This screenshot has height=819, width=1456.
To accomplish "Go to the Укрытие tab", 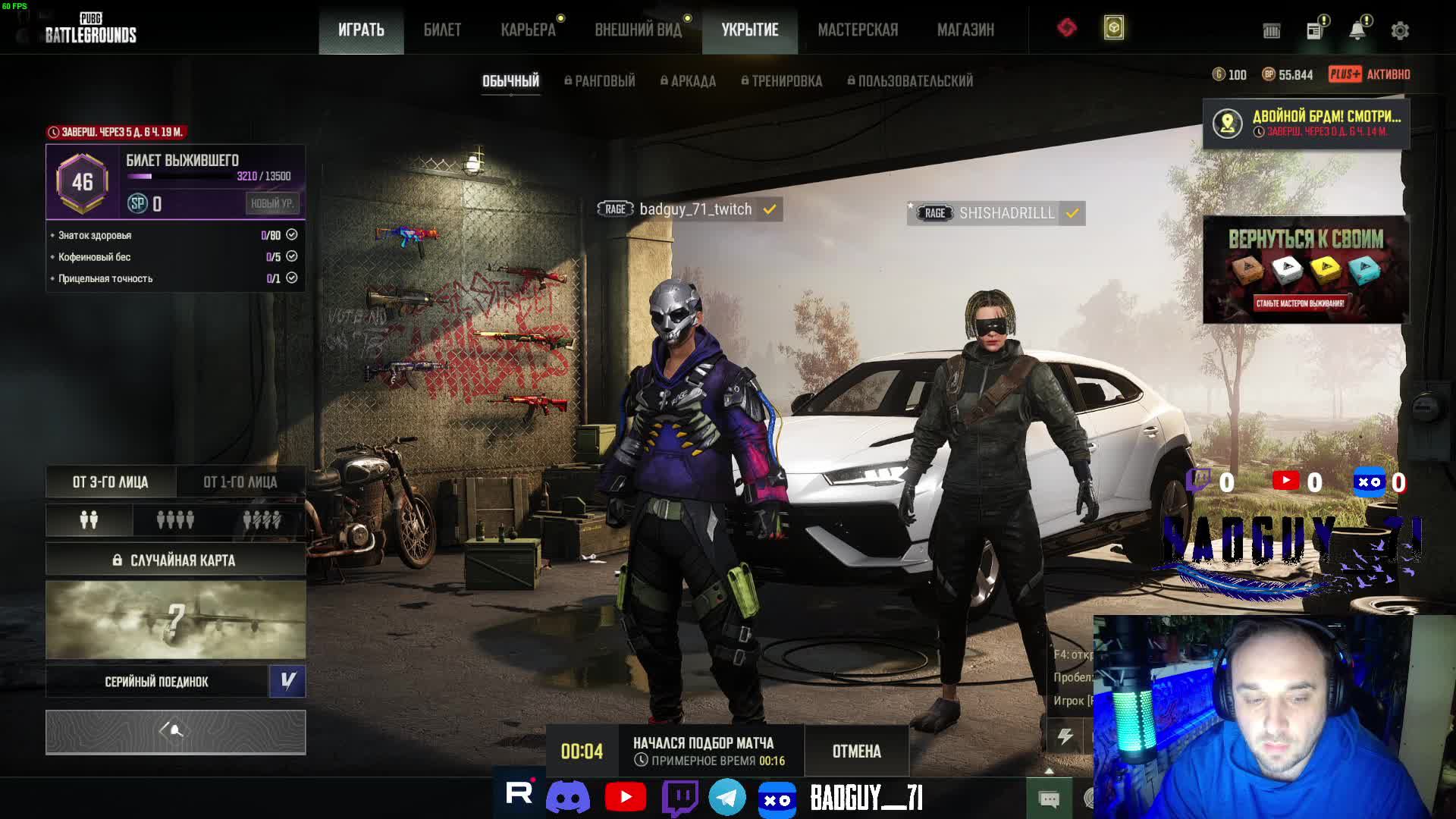I will (749, 30).
